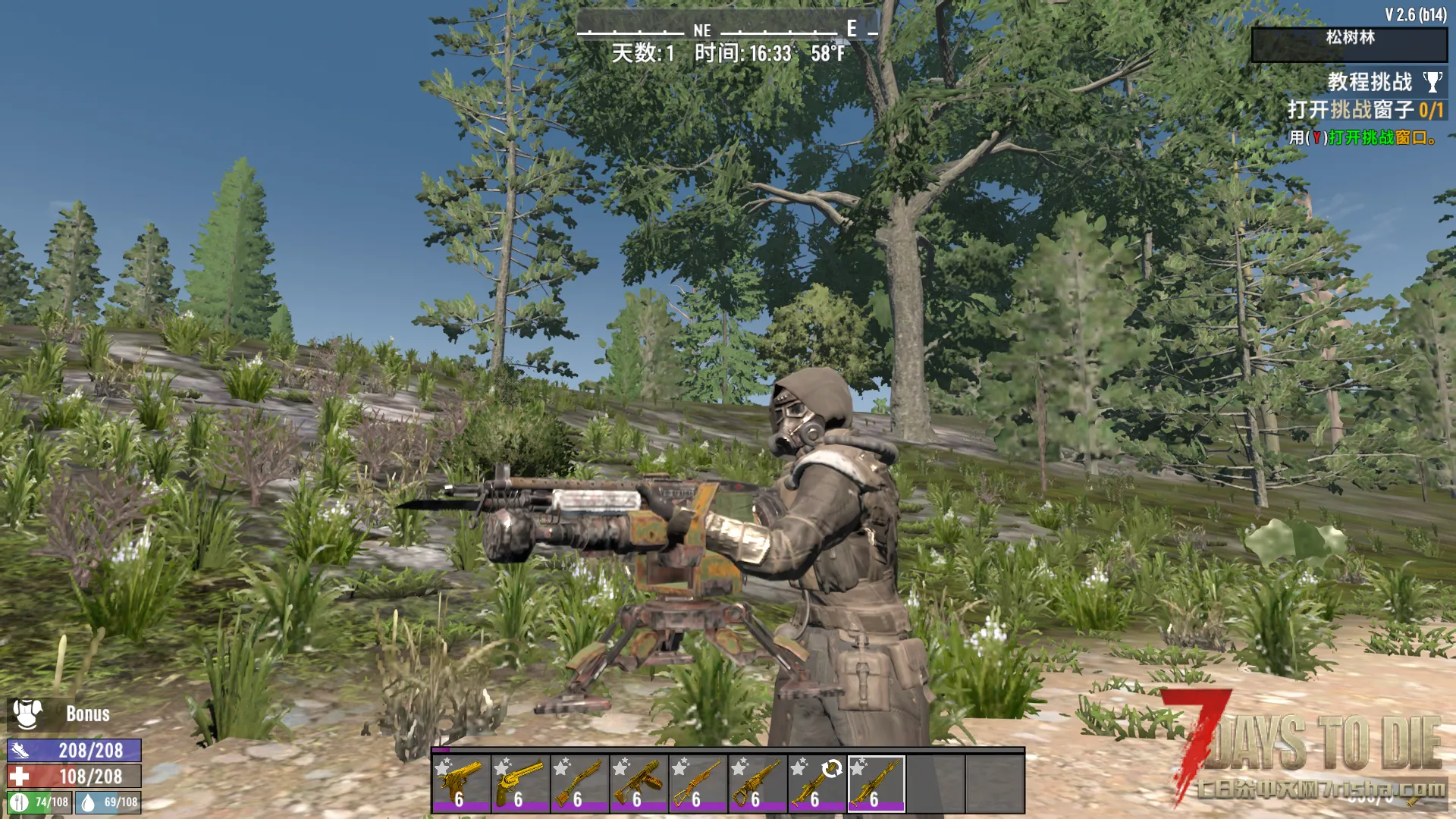Click the armor Bonus buff icon

pyautogui.click(x=28, y=714)
